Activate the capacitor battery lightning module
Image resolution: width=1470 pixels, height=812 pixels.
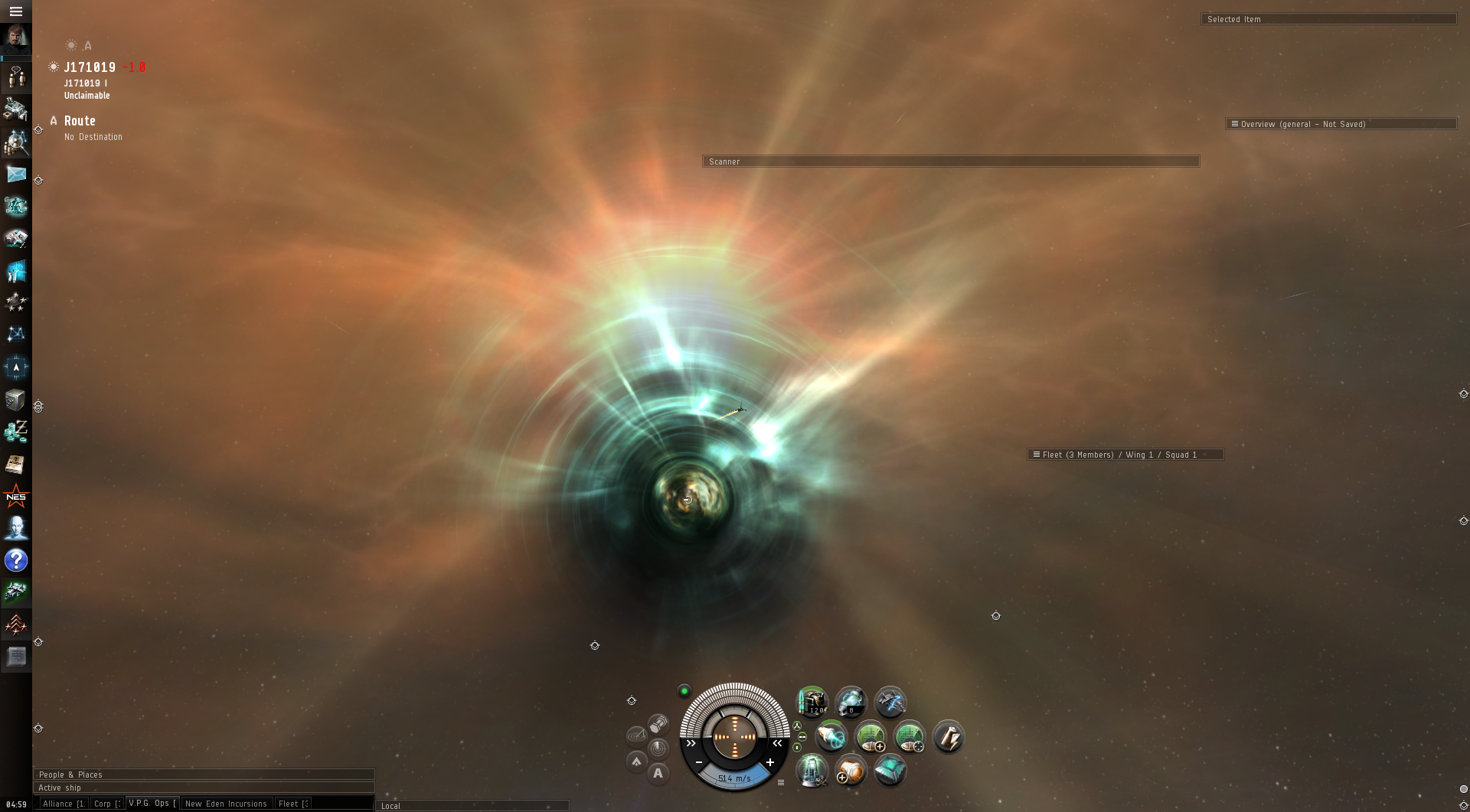click(948, 737)
